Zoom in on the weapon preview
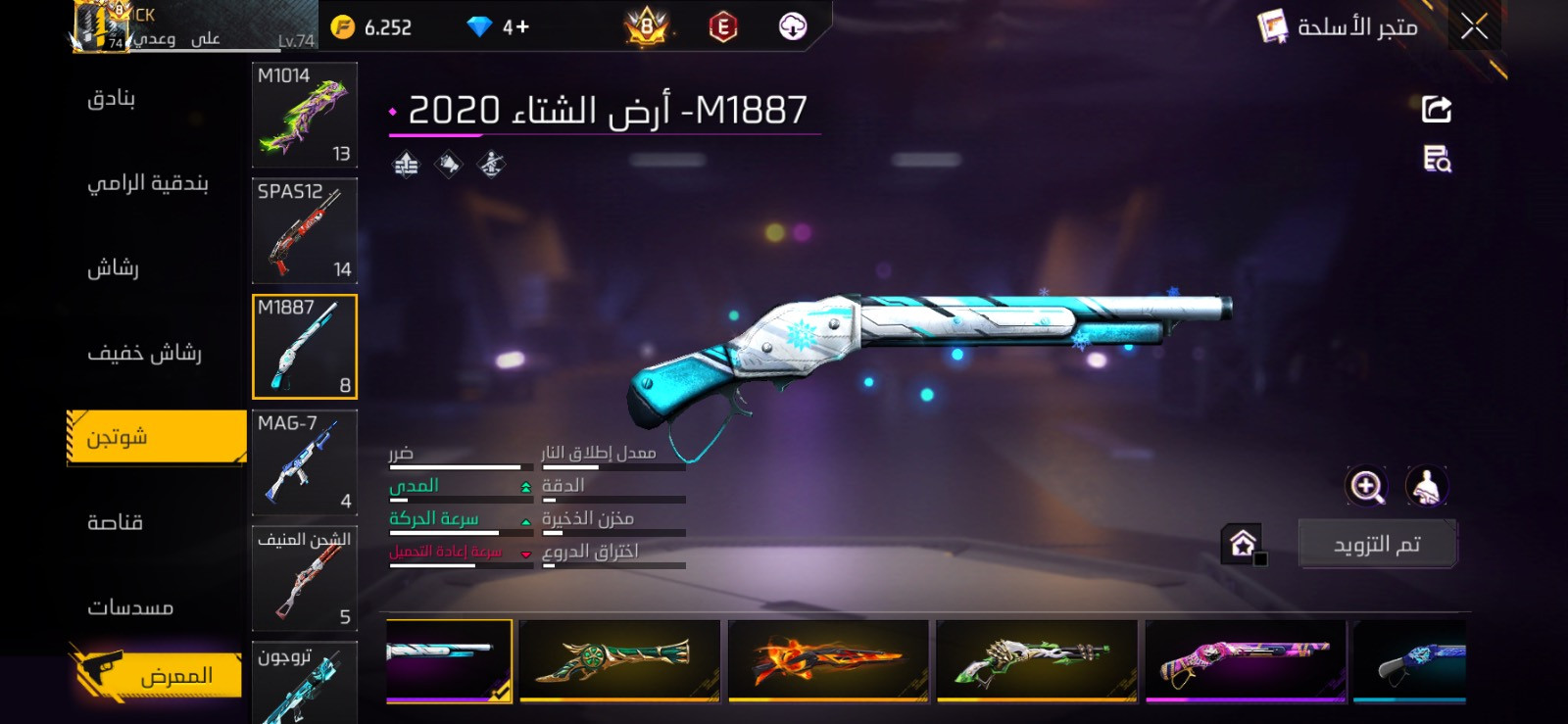 (x=1369, y=482)
